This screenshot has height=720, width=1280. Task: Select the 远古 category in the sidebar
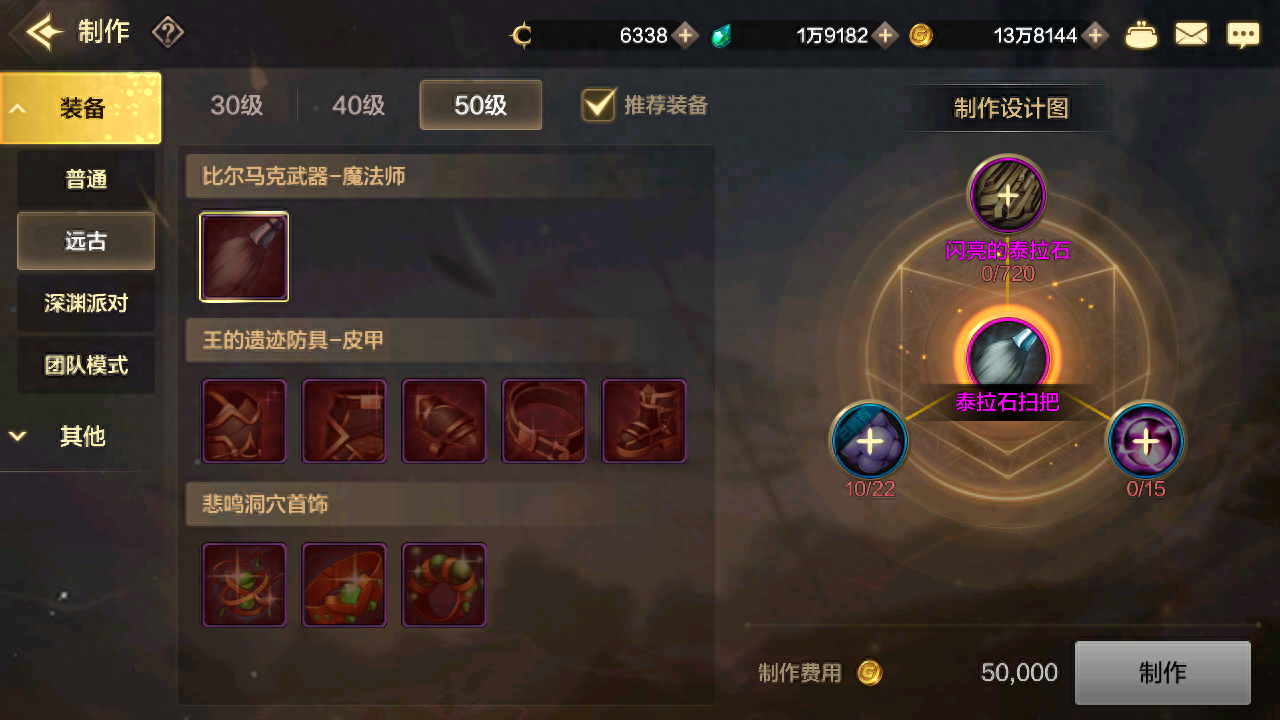coord(85,241)
